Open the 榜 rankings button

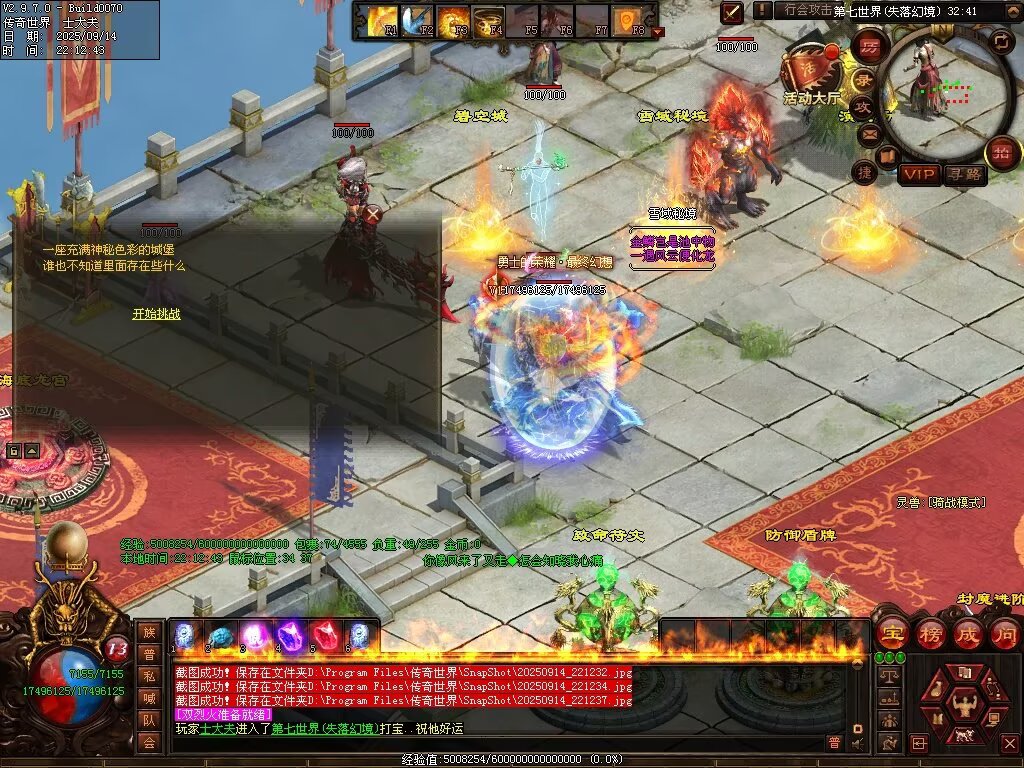pos(930,634)
